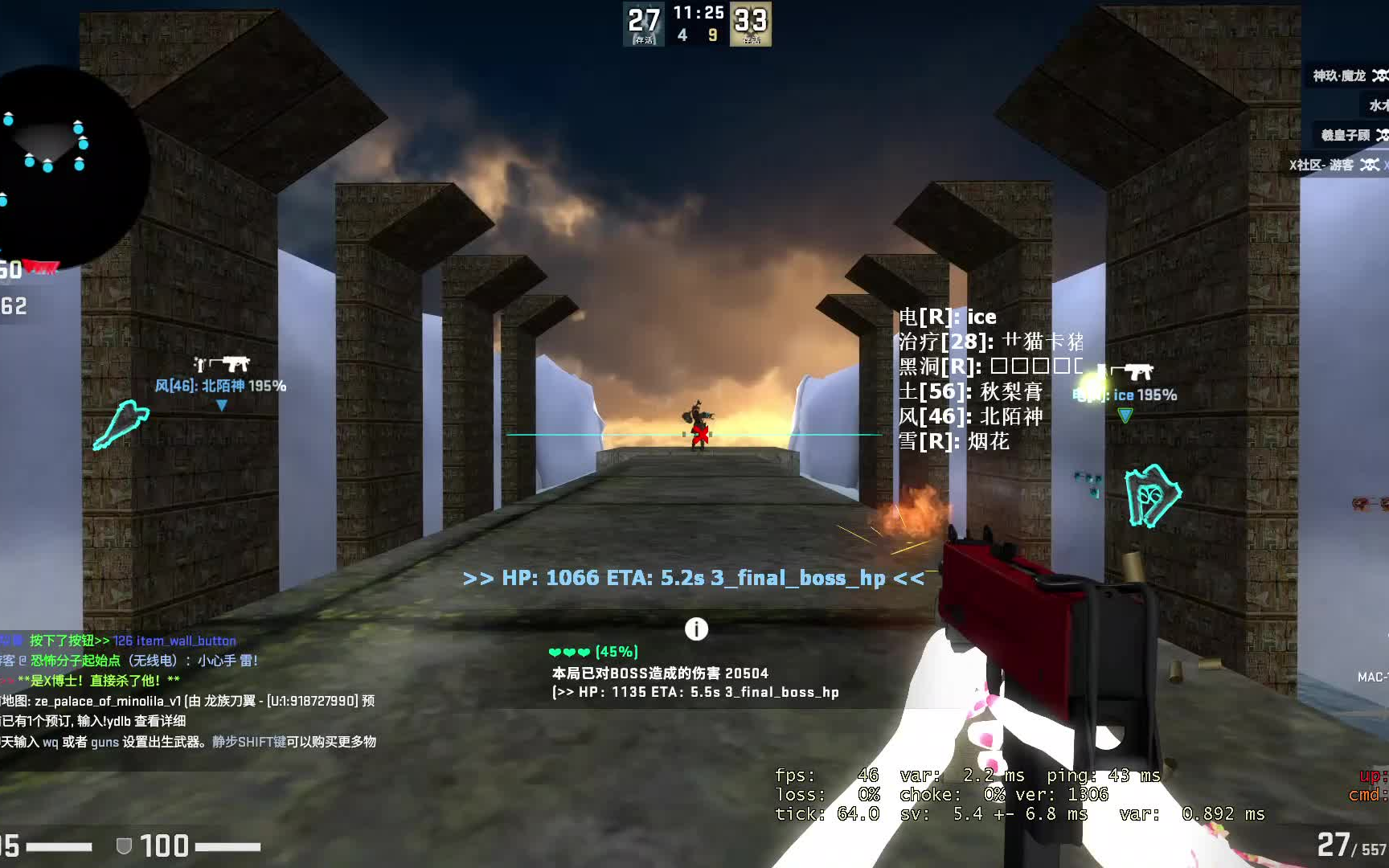The image size is (1389, 868).
Task: Click the ammo counter showing 27/557
Action: [x=1350, y=844]
